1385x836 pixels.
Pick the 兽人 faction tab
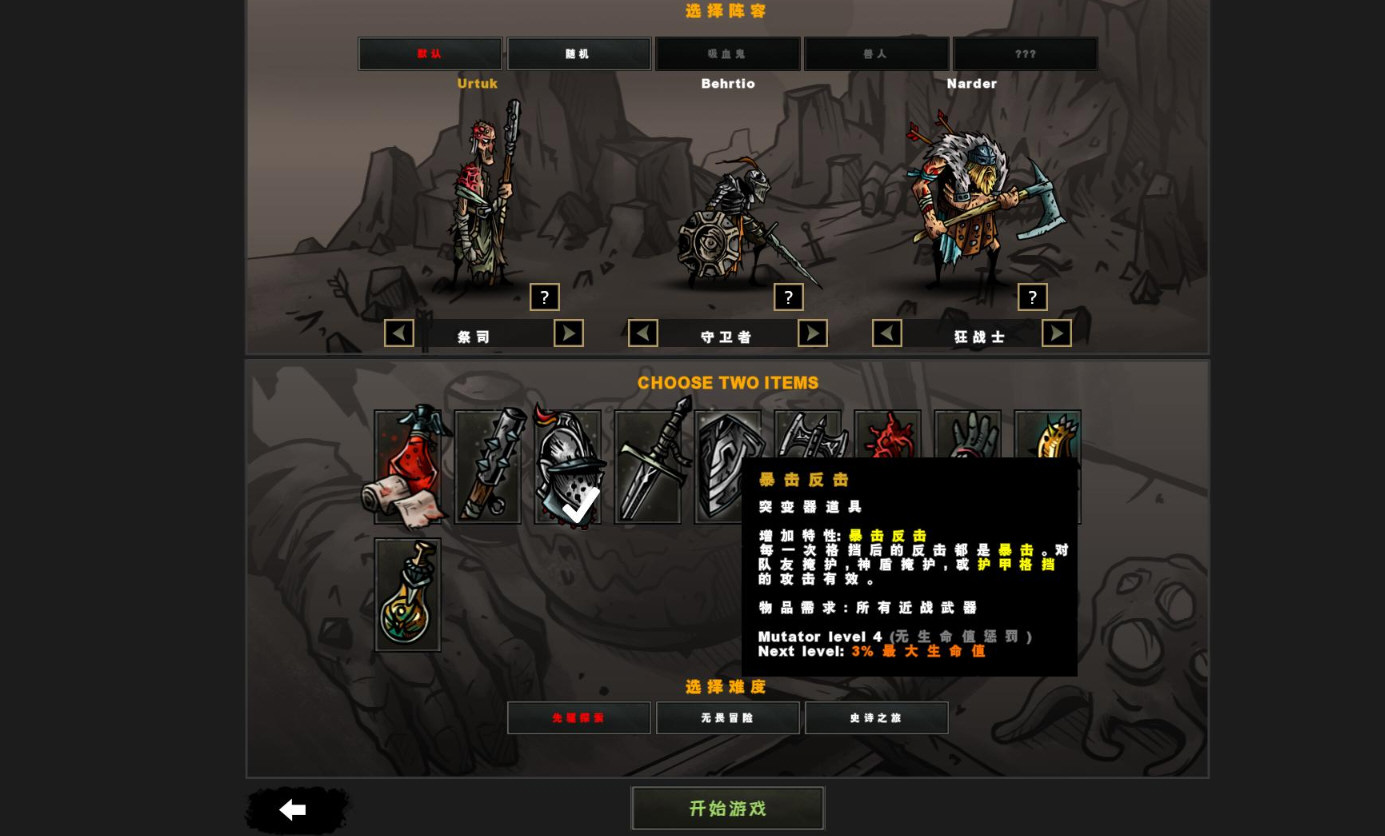pos(876,54)
